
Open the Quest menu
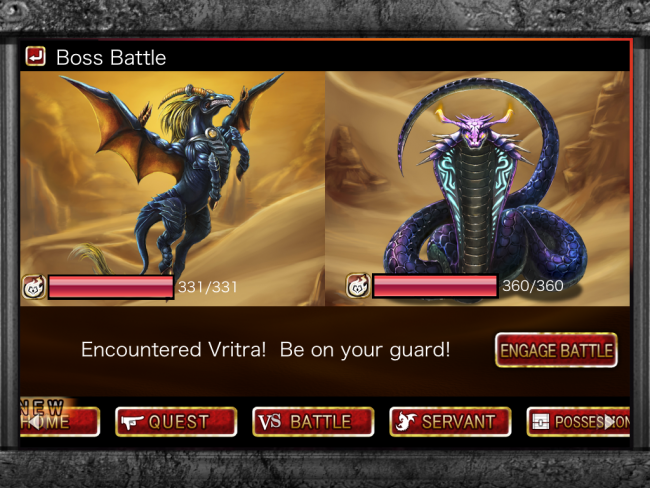point(176,422)
